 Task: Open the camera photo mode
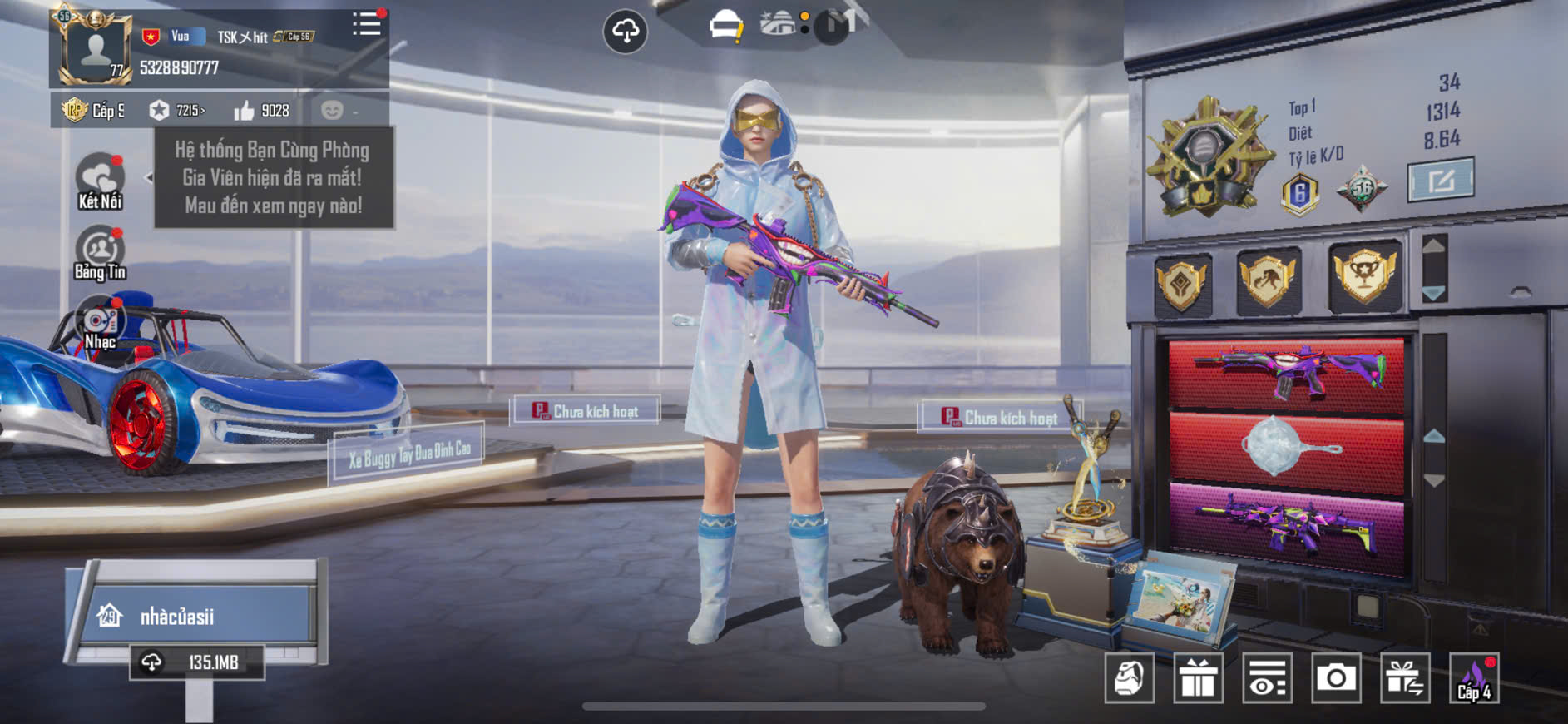1336,678
